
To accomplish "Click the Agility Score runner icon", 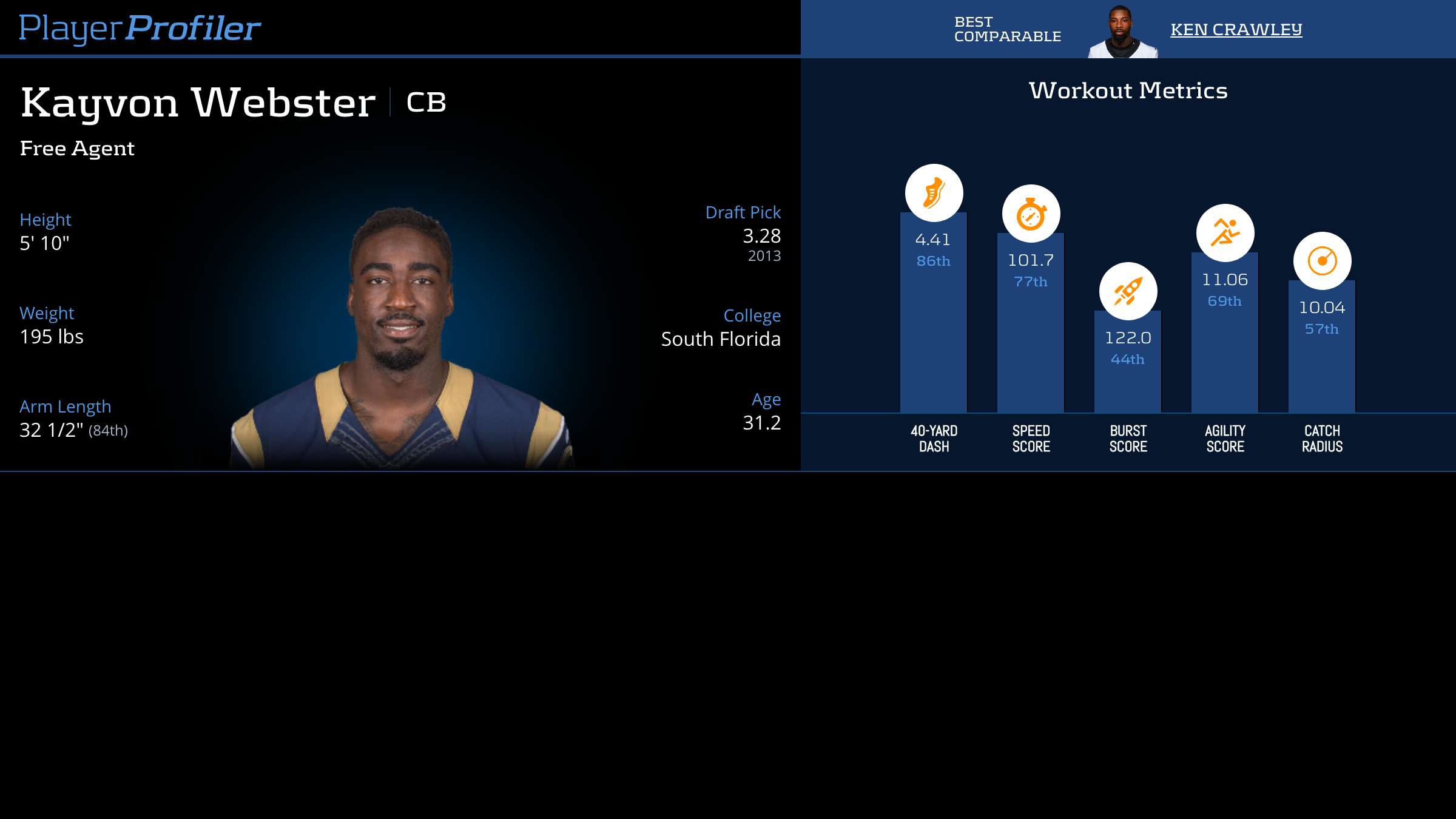I will click(1225, 233).
